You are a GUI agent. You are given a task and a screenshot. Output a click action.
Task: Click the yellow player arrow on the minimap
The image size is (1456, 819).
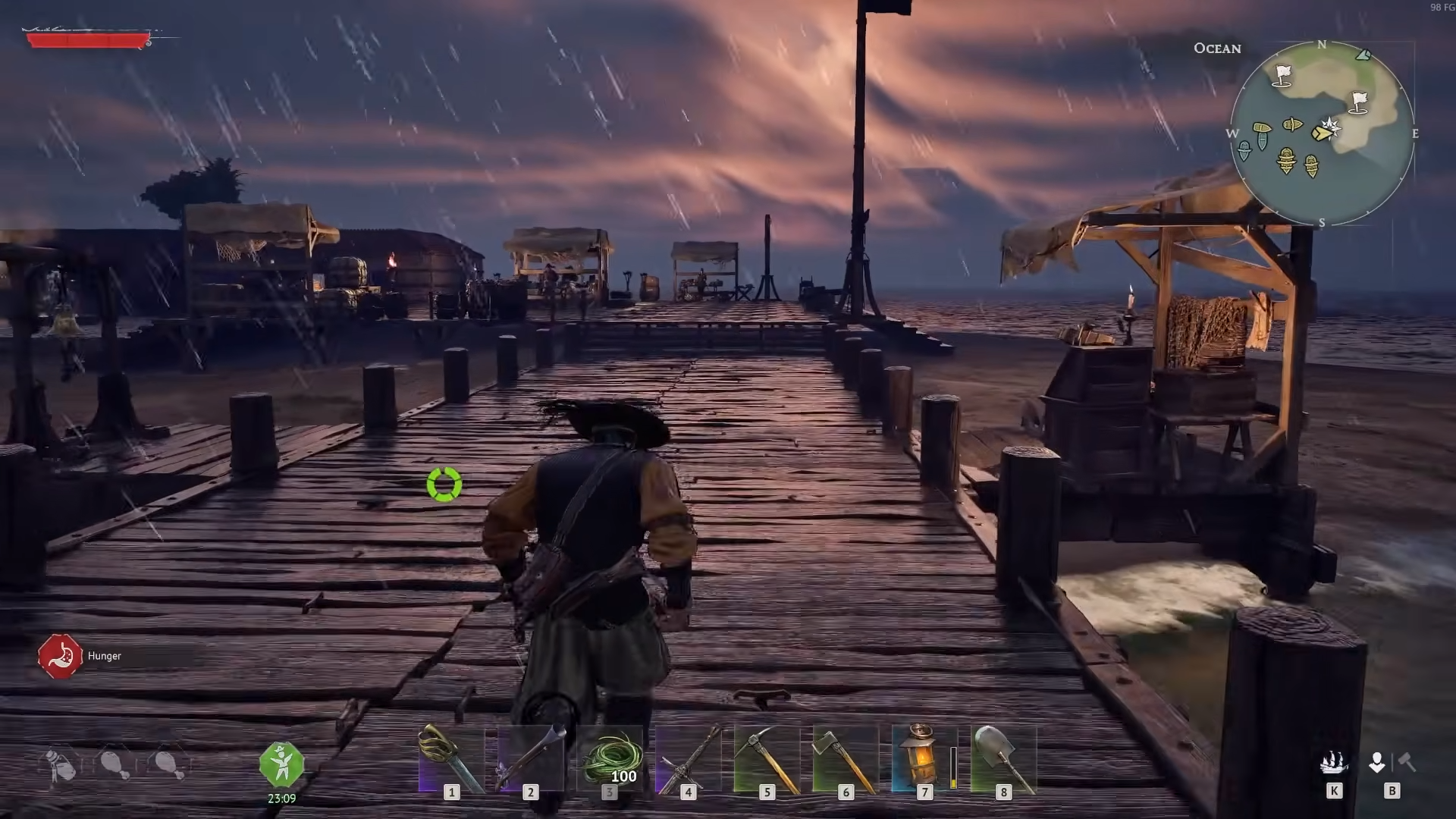tap(1322, 133)
